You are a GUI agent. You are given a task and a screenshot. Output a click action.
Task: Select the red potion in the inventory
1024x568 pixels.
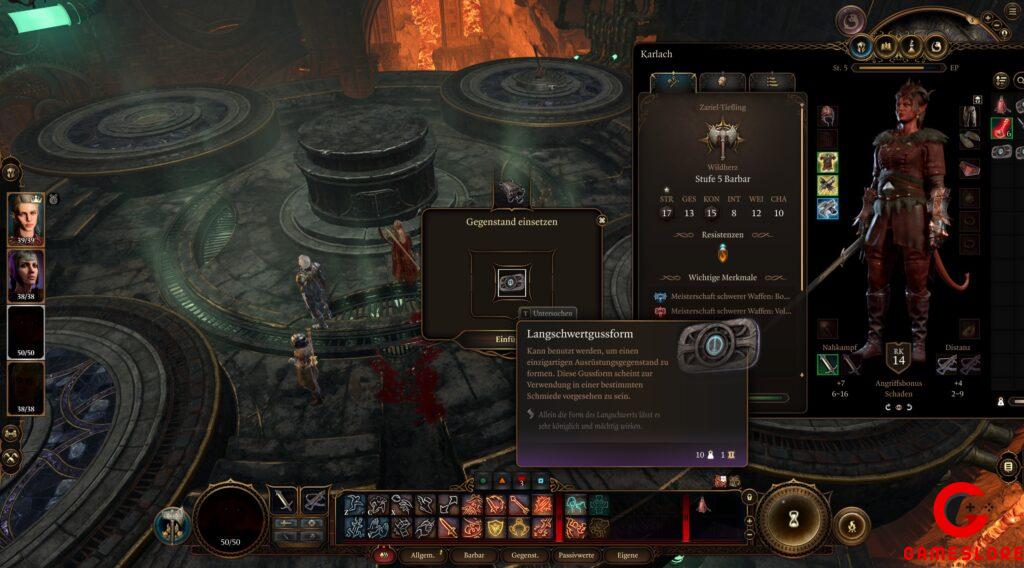tap(1001, 128)
